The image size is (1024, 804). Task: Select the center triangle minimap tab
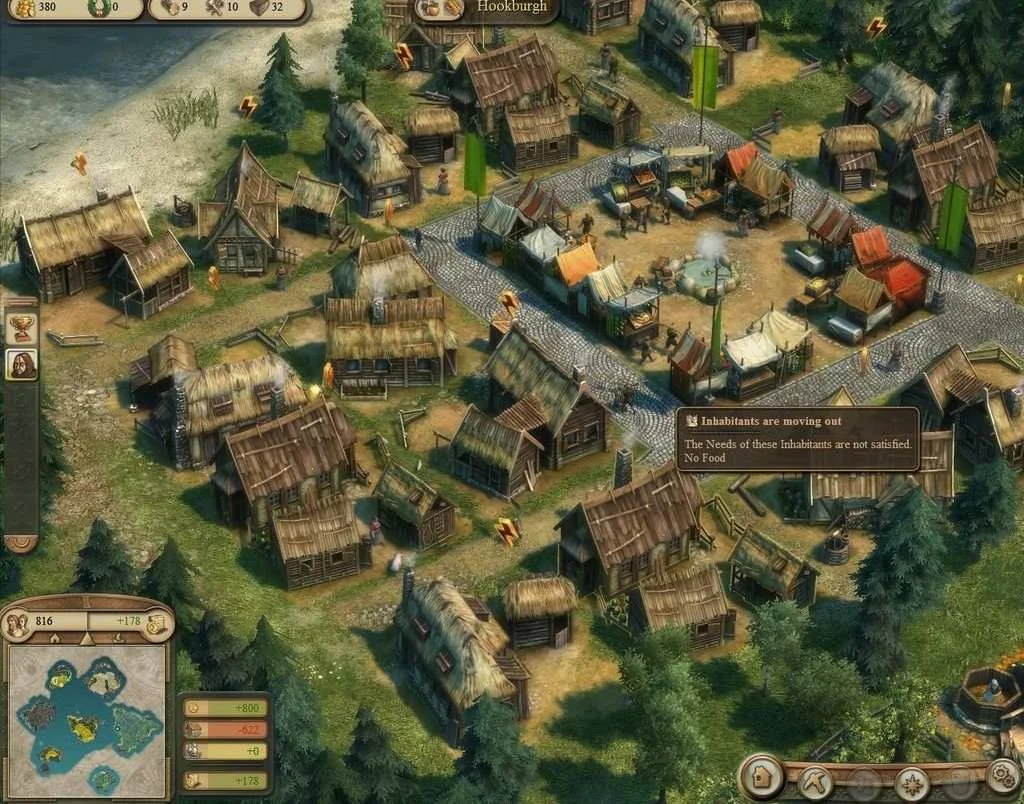click(87, 638)
